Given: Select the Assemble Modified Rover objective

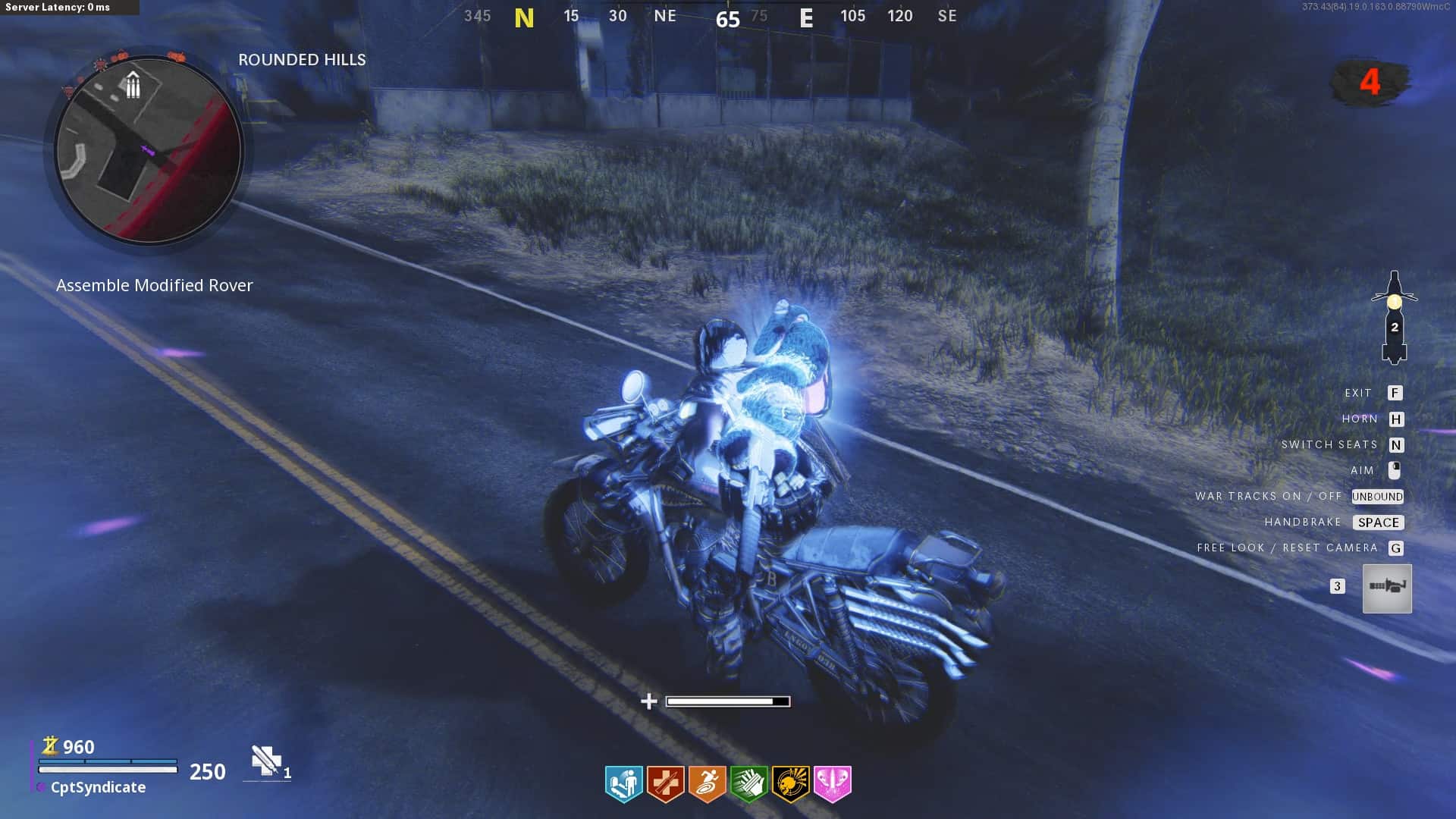Looking at the screenshot, I should [x=155, y=286].
